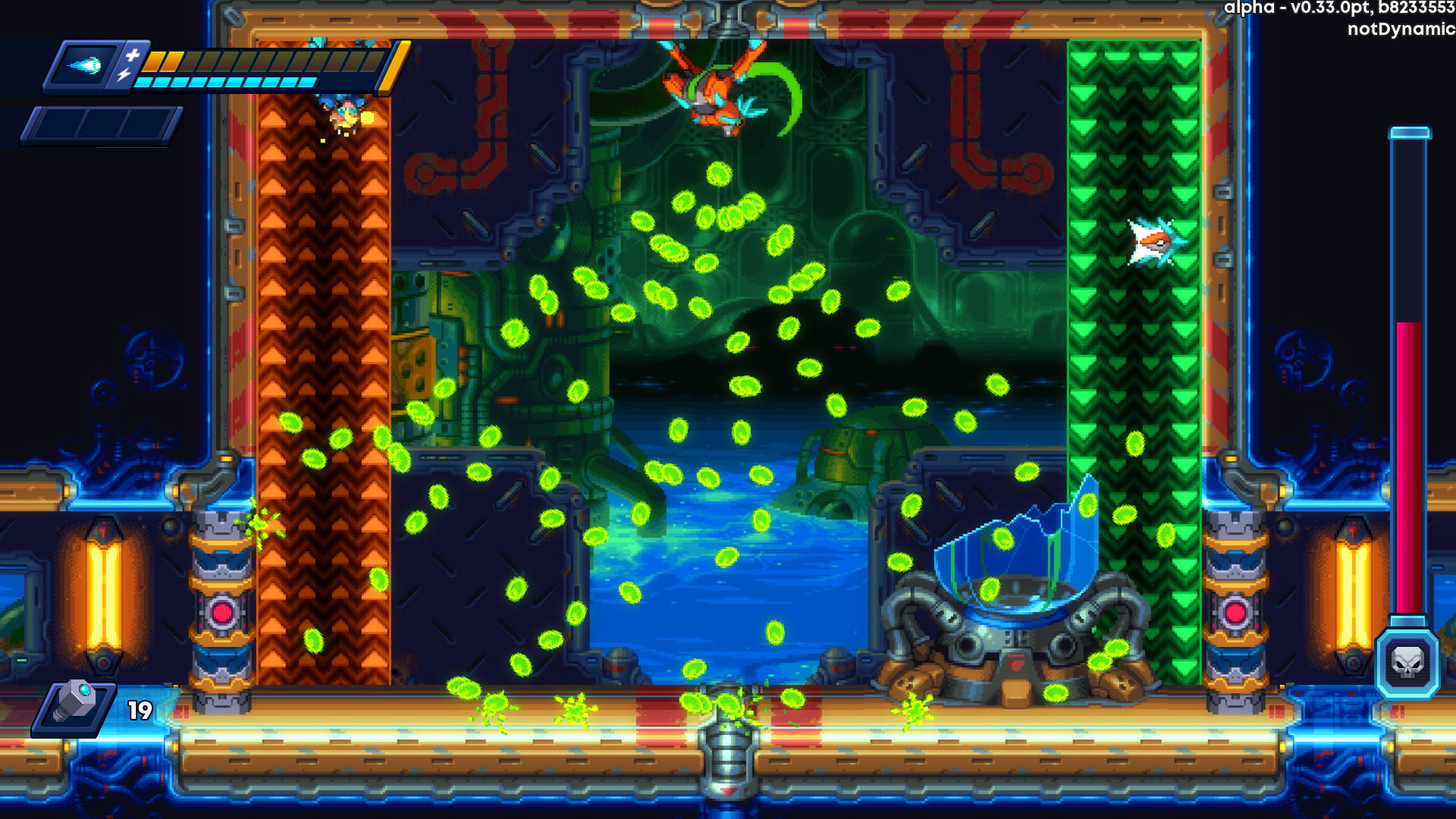The width and height of the screenshot is (1456, 819).
Task: Select the blue buster shot weapon icon
Action: 85,66
